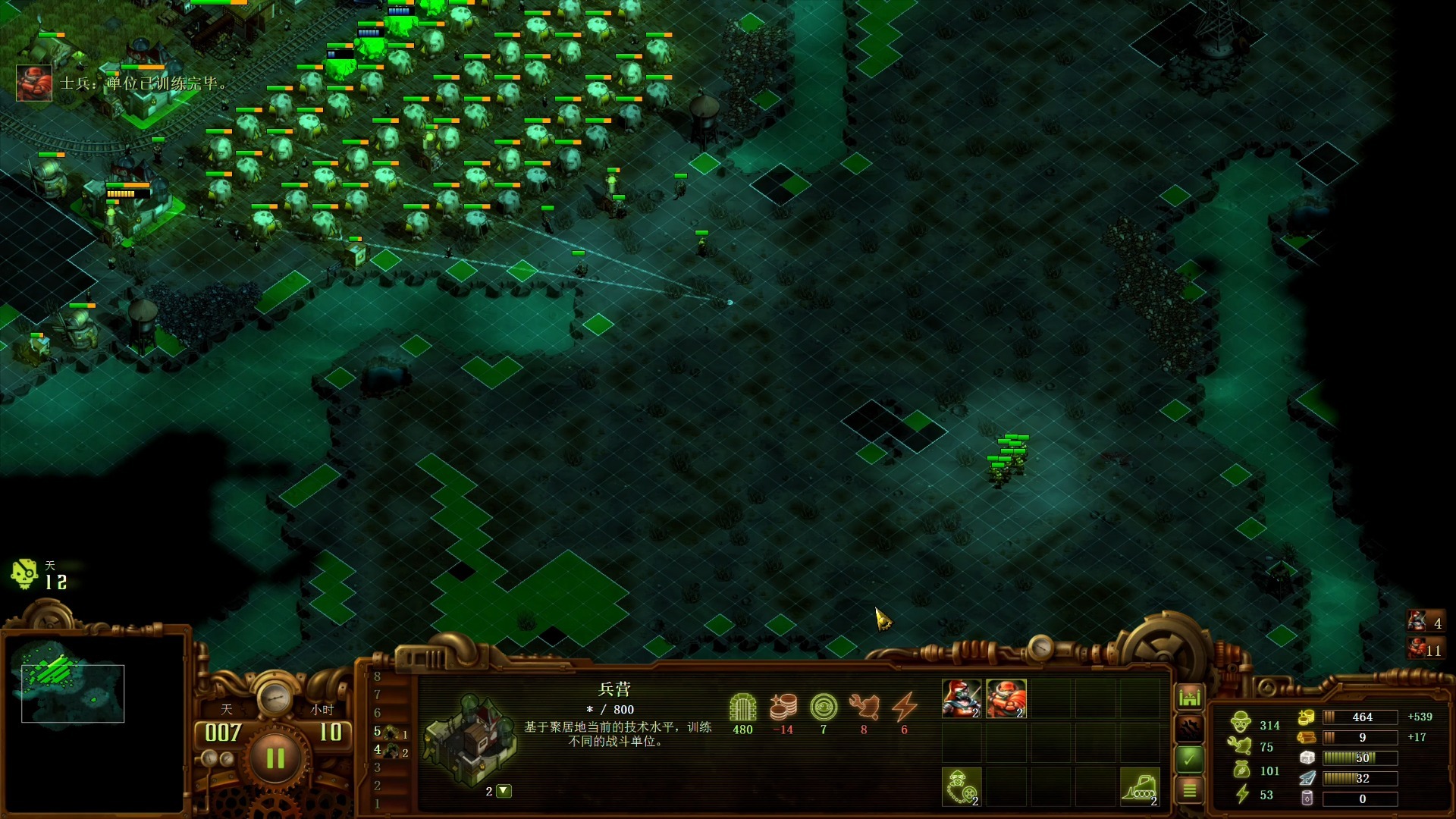Click the bulldozer demolish building icon
Screen dimensions: 1456x819
tap(1139, 786)
